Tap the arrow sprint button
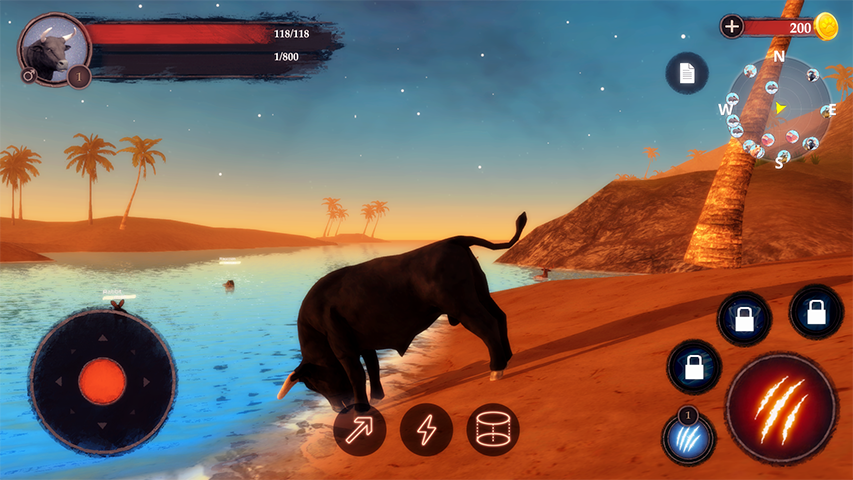Image resolution: width=853 pixels, height=480 pixels. pos(359,430)
